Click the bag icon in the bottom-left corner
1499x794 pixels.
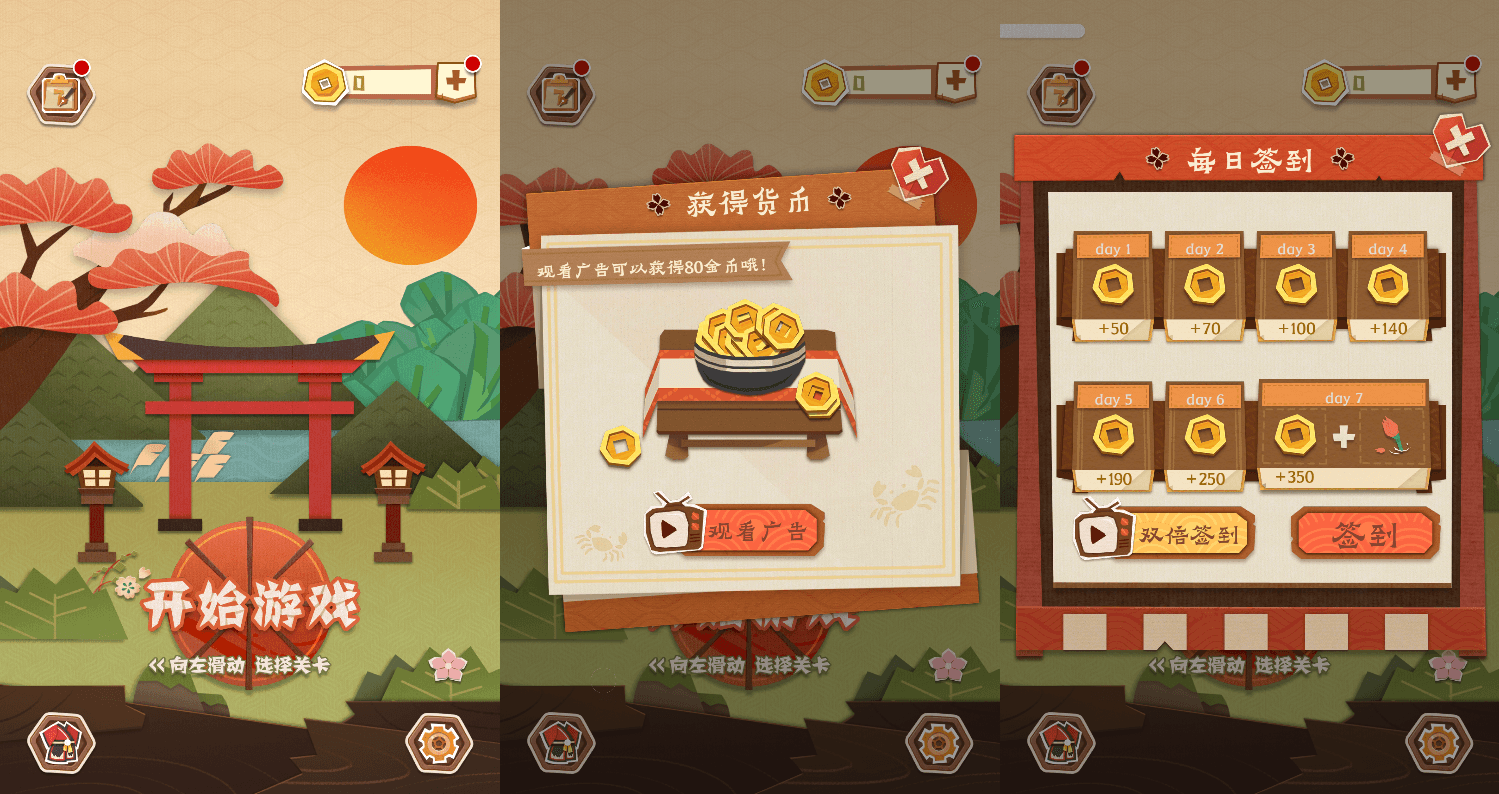[x=60, y=745]
